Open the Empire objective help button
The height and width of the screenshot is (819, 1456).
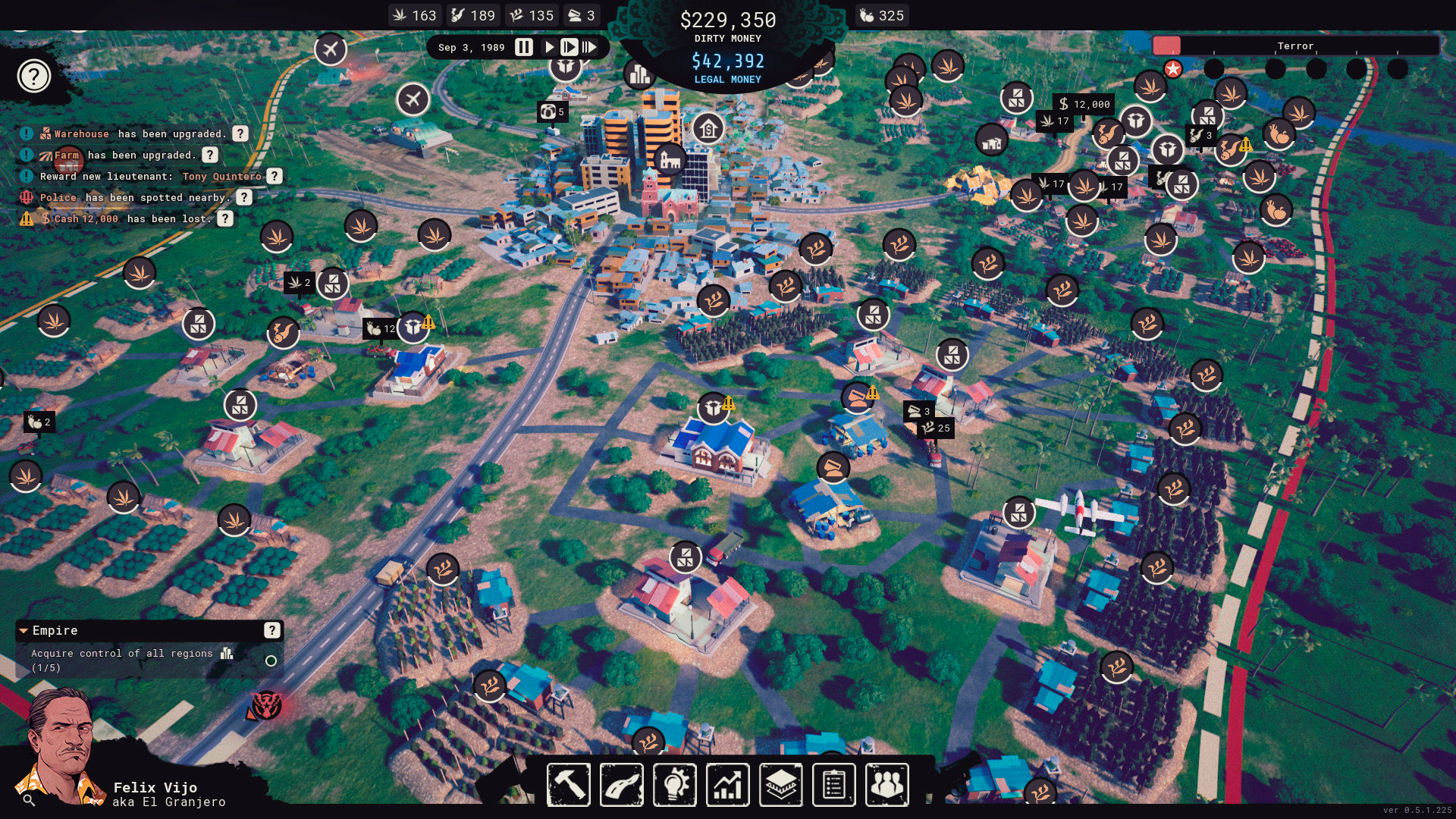pyautogui.click(x=271, y=630)
